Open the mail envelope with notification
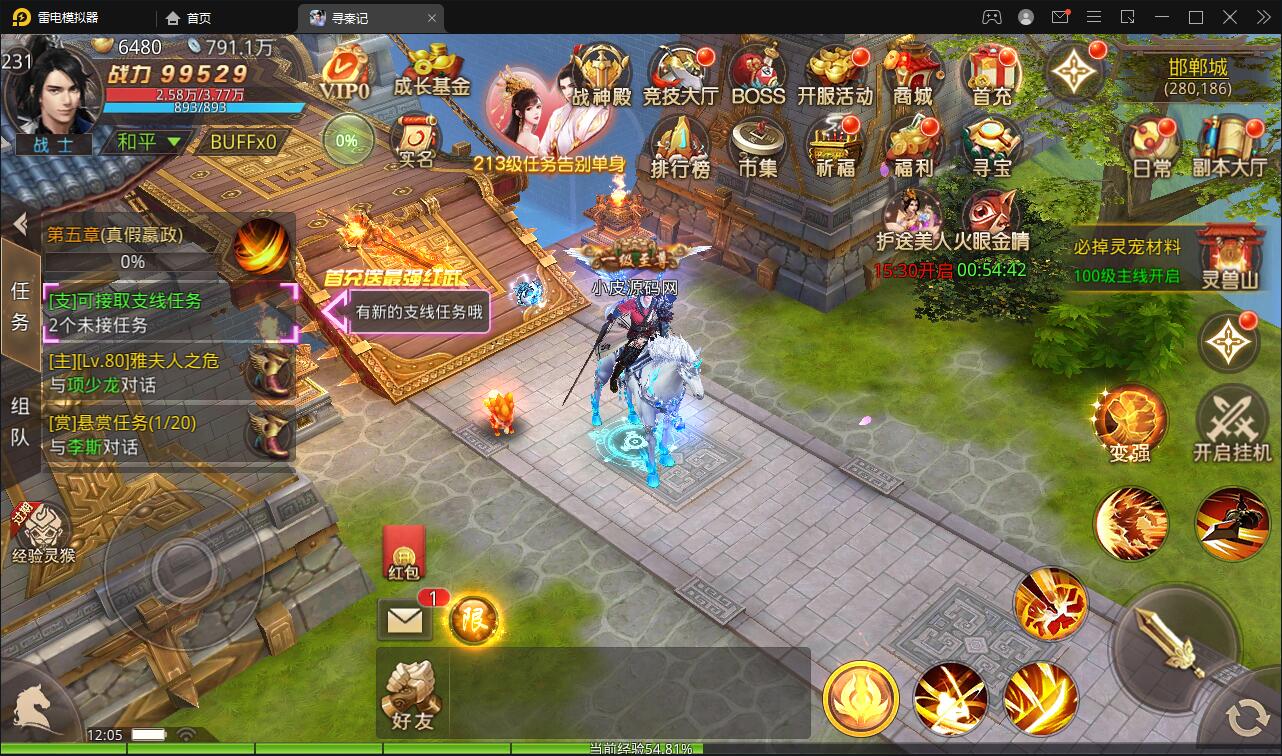The height and width of the screenshot is (756, 1282). pos(404,621)
